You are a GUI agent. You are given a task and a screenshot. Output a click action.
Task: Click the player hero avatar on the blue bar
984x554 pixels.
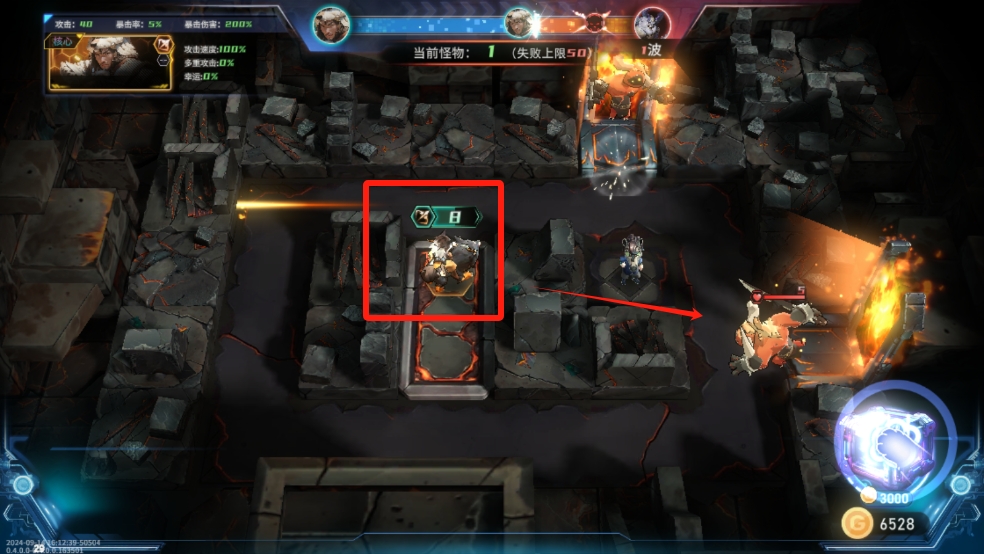click(330, 23)
